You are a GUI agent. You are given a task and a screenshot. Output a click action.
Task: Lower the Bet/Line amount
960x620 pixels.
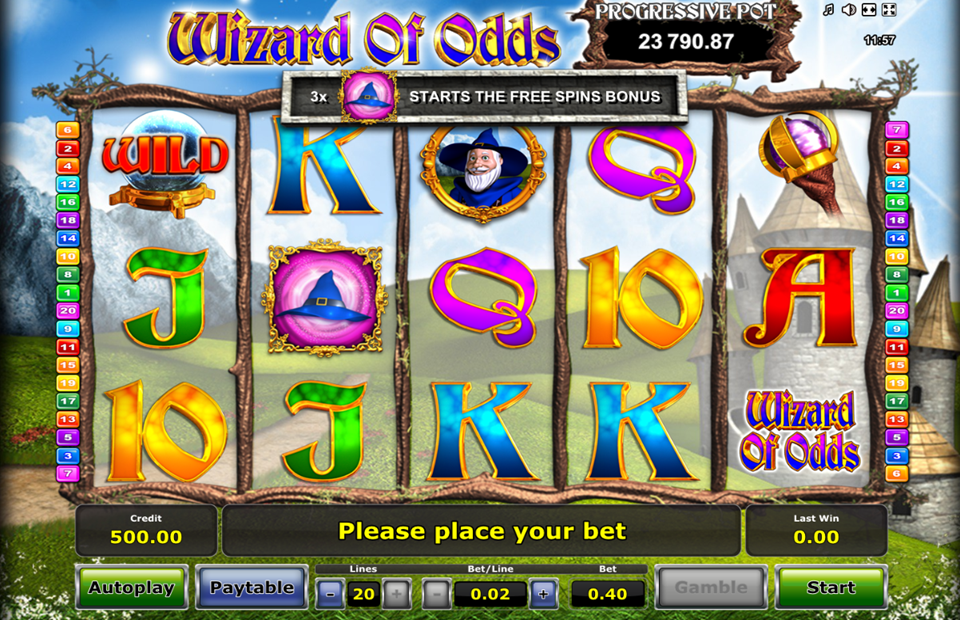coord(436,594)
